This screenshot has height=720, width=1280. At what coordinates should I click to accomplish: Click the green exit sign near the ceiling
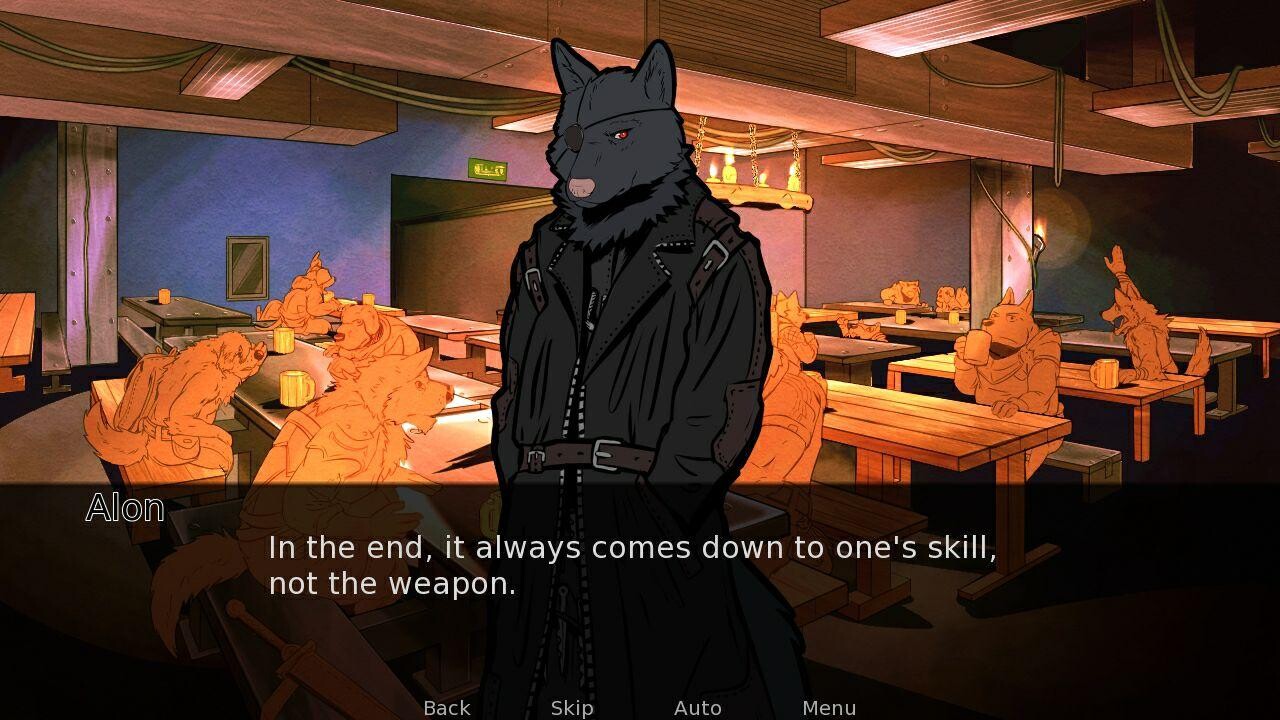click(486, 167)
